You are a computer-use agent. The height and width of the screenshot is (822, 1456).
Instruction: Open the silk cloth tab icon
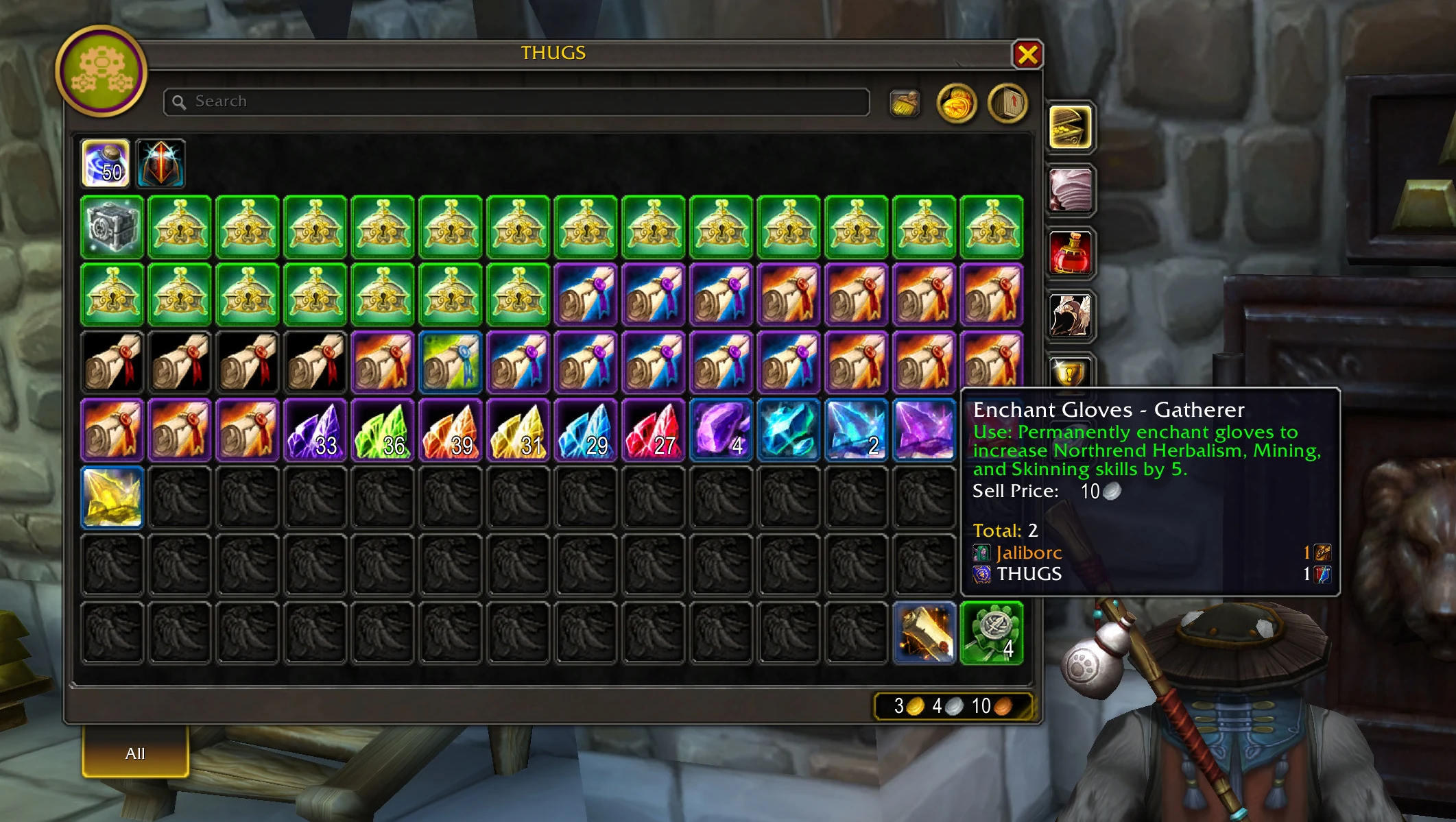tap(1071, 190)
